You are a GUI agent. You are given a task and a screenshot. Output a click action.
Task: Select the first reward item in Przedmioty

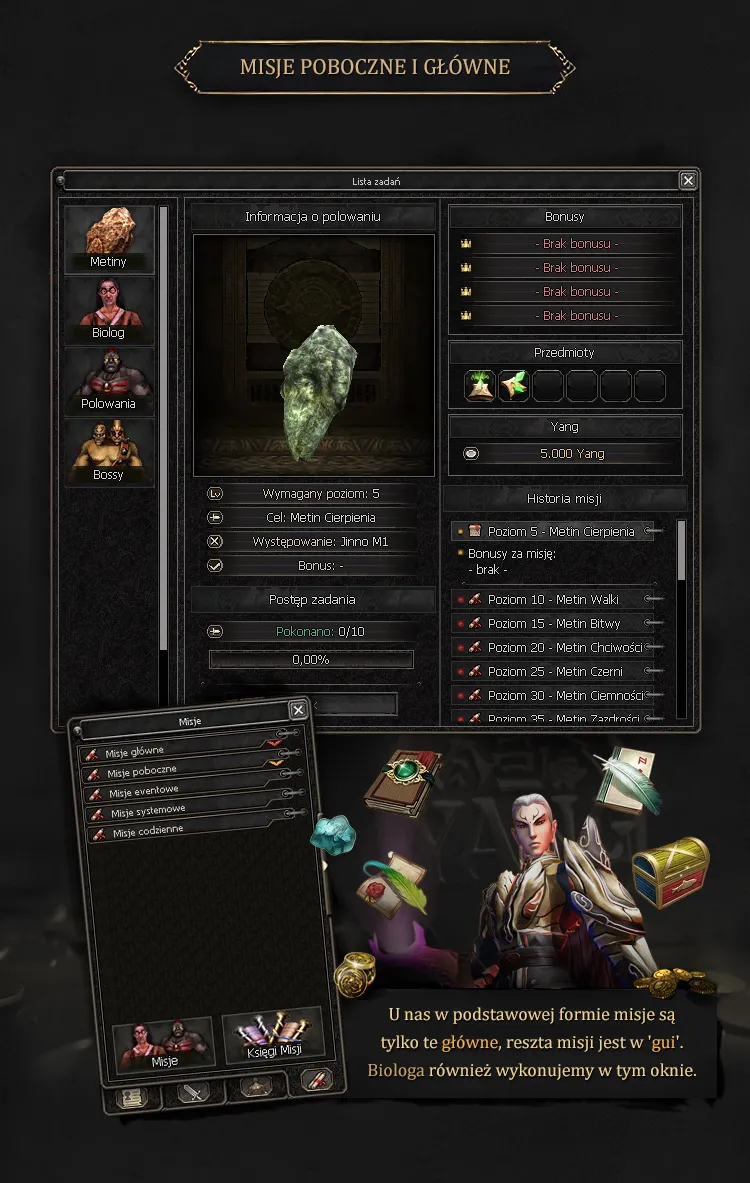coord(481,386)
